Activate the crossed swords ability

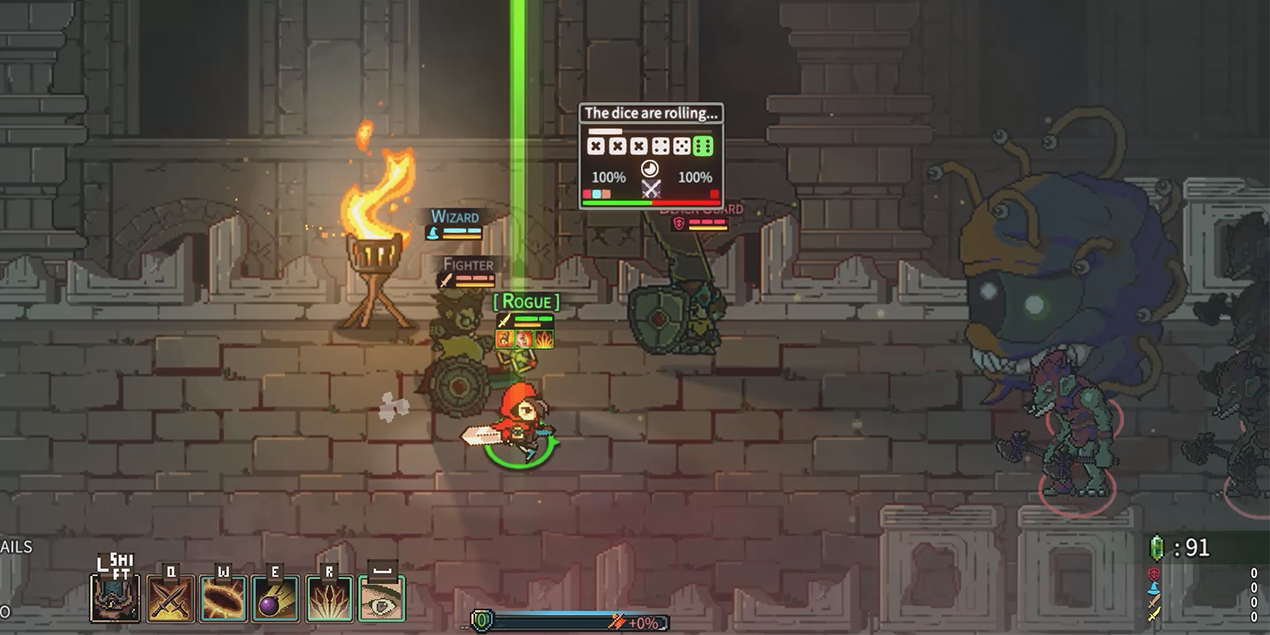170,597
